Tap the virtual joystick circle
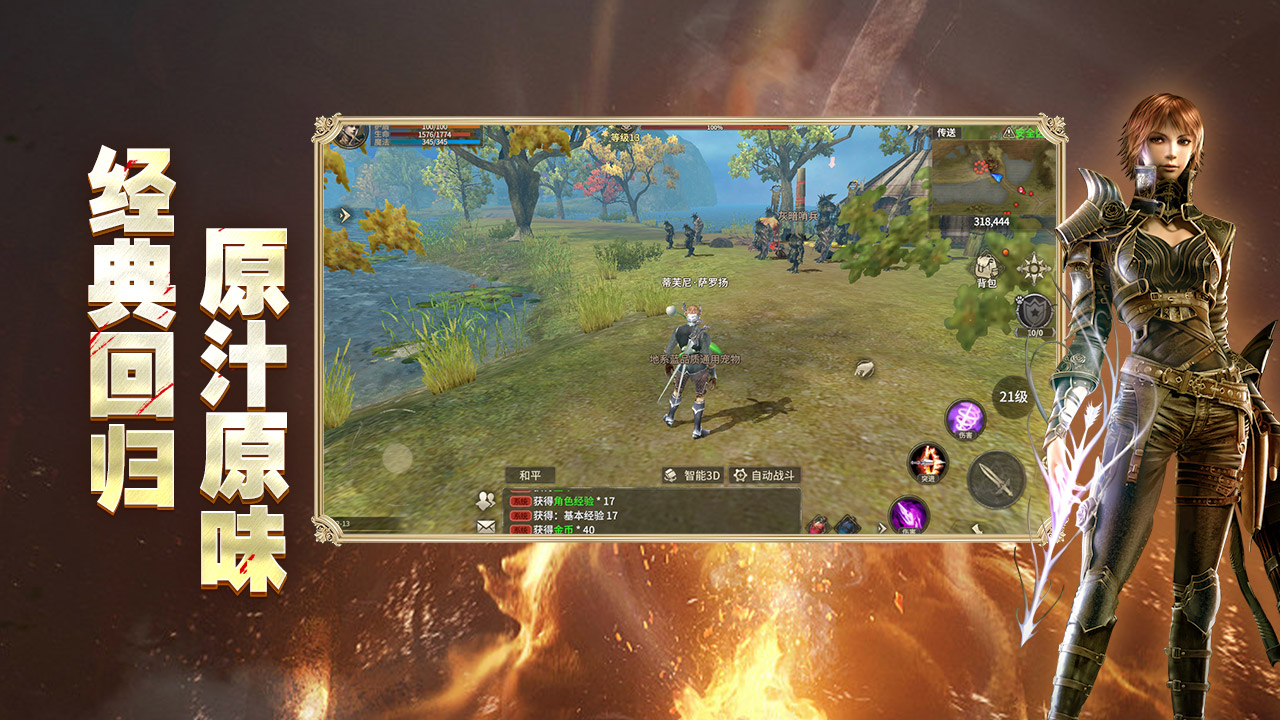The height and width of the screenshot is (720, 1280). click(x=397, y=458)
